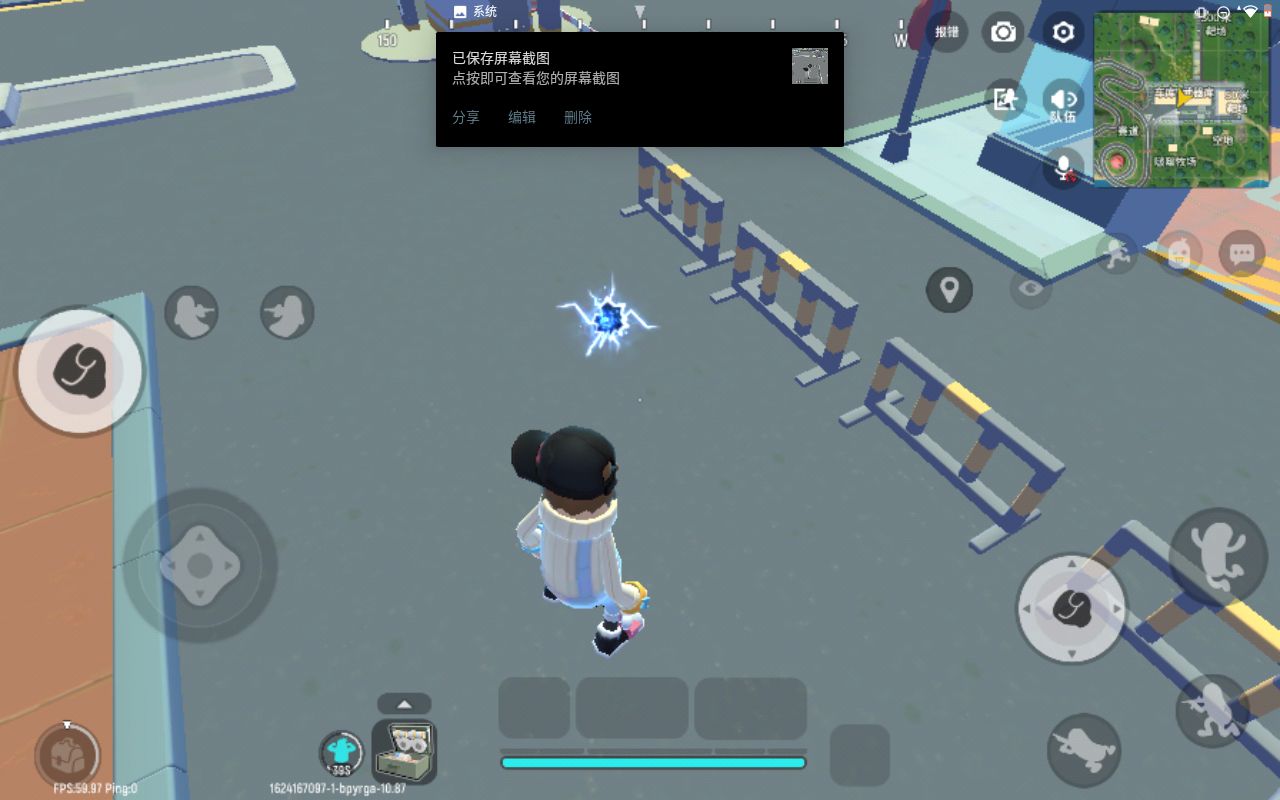
Task: Toggle the eye view button
Action: coord(1031,290)
